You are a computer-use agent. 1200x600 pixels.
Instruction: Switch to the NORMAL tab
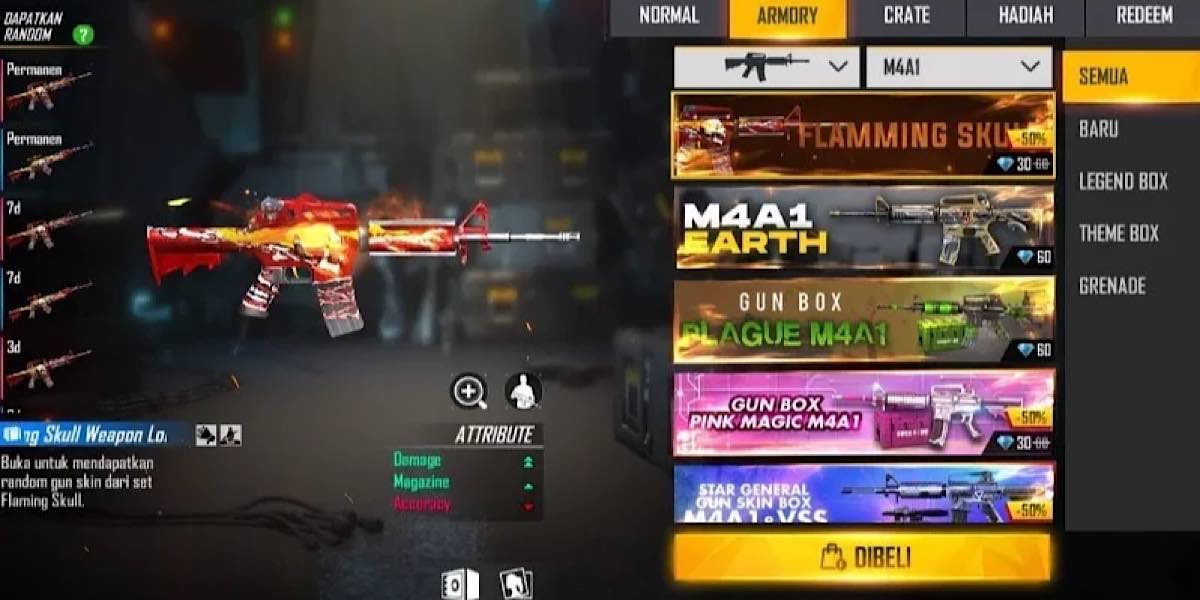(668, 16)
